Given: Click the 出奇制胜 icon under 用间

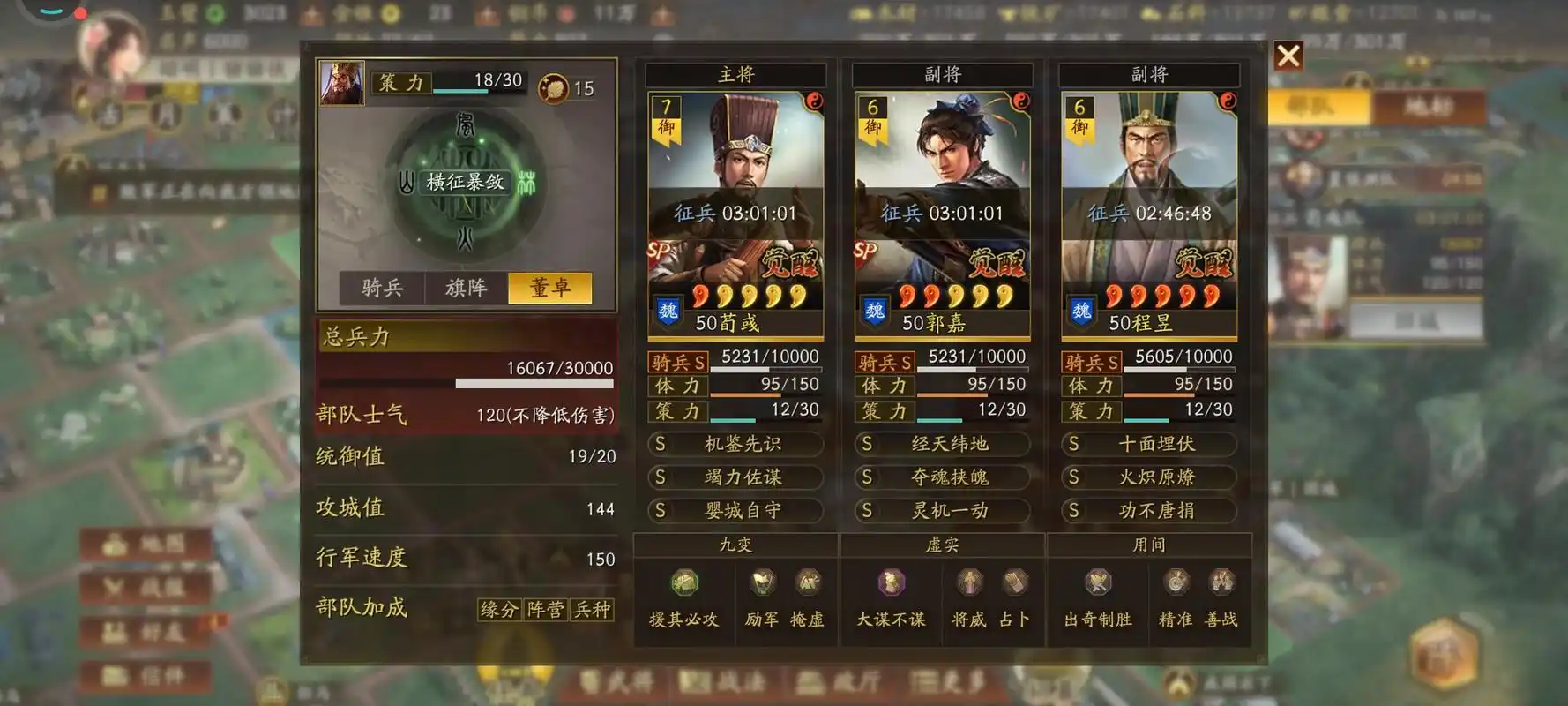Looking at the screenshot, I should [1099, 584].
